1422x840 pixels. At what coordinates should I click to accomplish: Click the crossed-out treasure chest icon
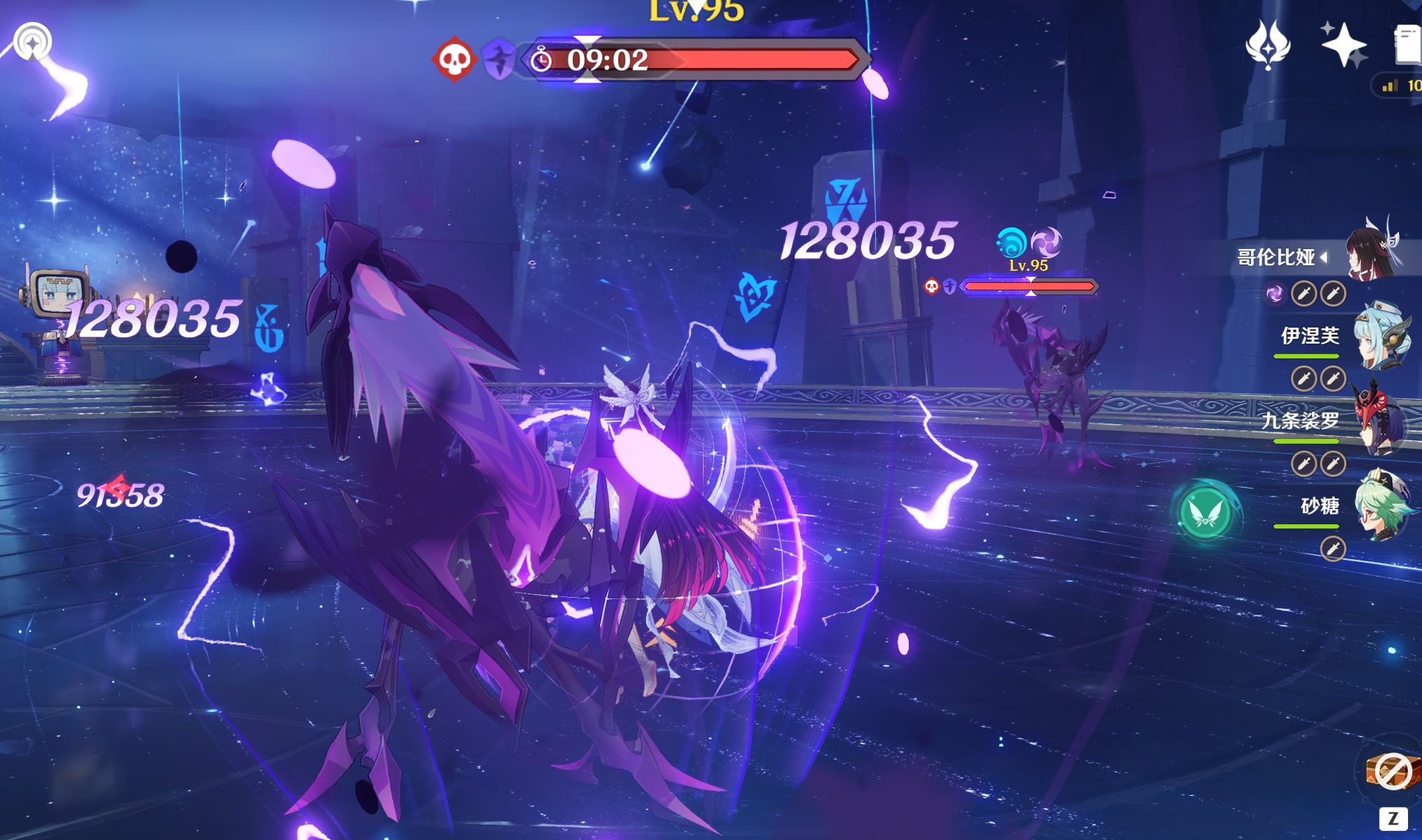1390,771
